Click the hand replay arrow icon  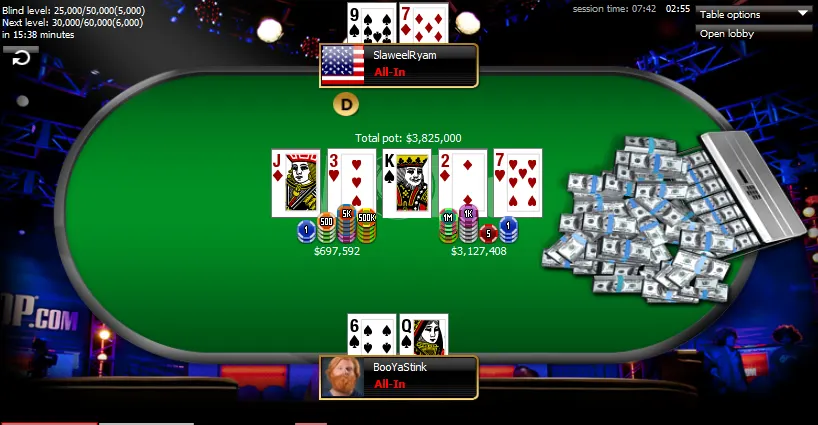pos(20,59)
